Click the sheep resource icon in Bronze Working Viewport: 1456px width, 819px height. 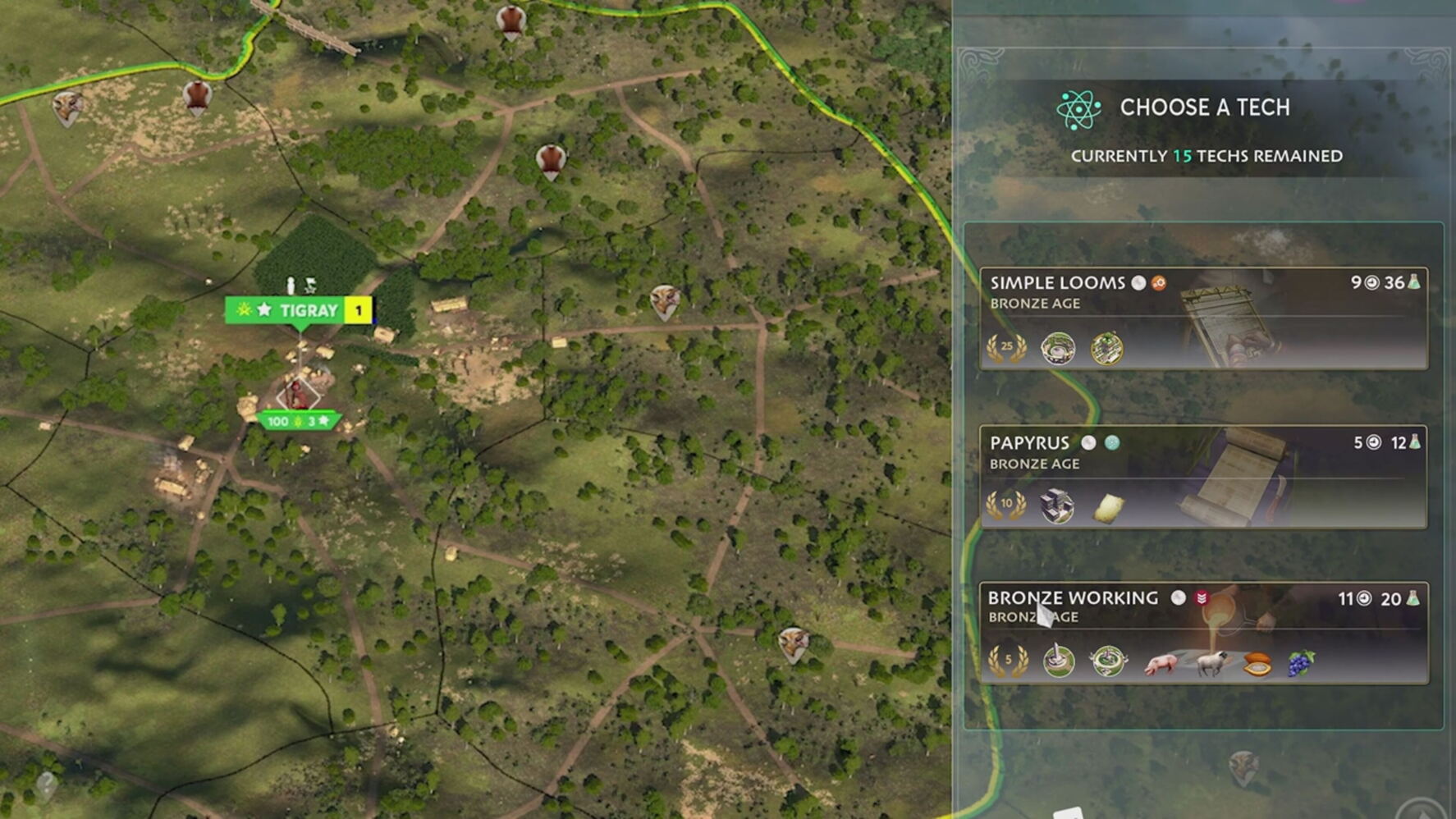coord(1211,663)
